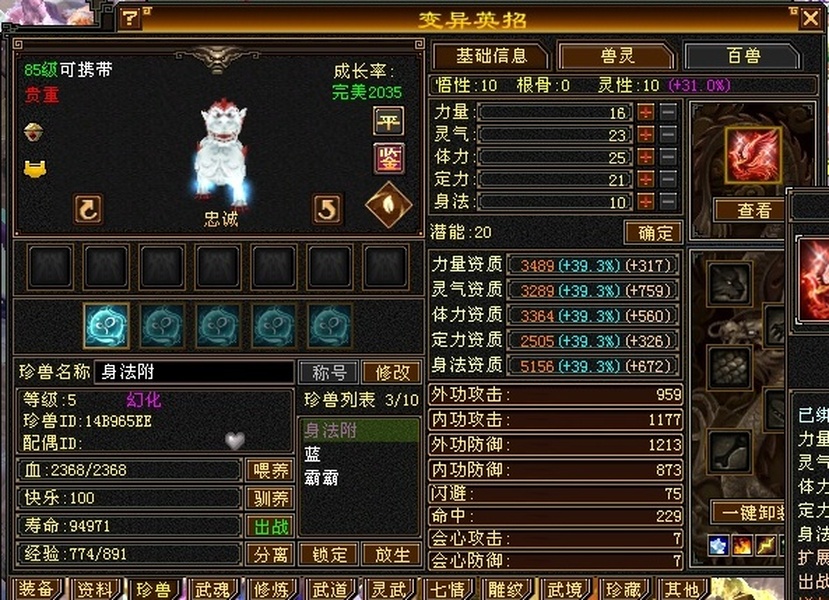829x600 pixels.
Task: Open the help question-mark button
Action: pos(130,18)
